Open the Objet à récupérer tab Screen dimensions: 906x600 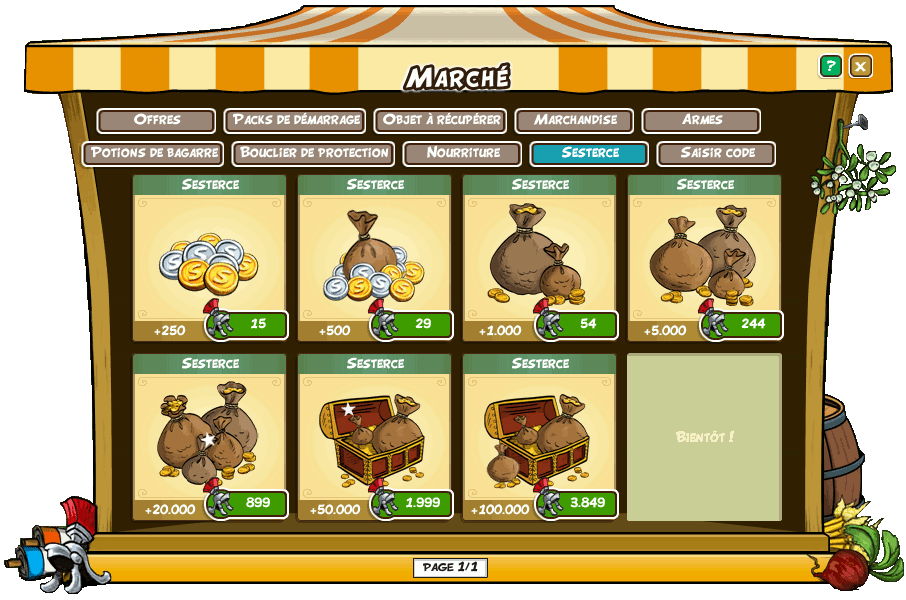[440, 120]
